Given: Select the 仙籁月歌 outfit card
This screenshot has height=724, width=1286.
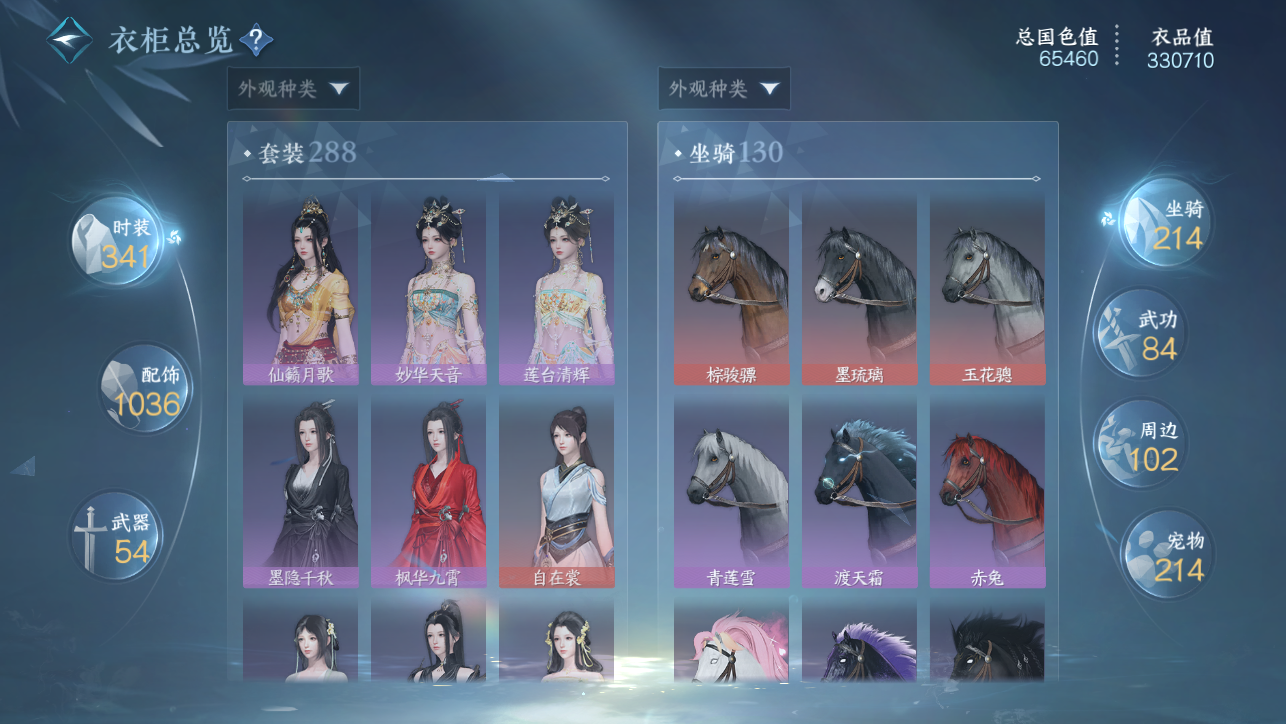Looking at the screenshot, I should (300, 289).
